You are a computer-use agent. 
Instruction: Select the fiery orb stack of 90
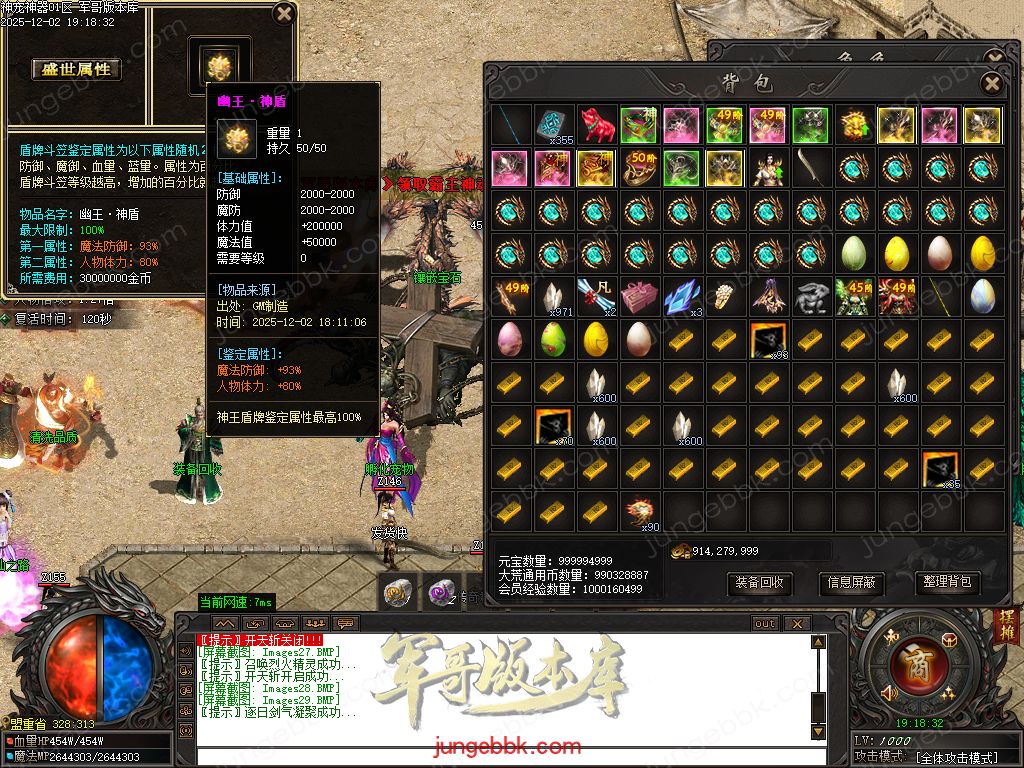pyautogui.click(x=639, y=511)
